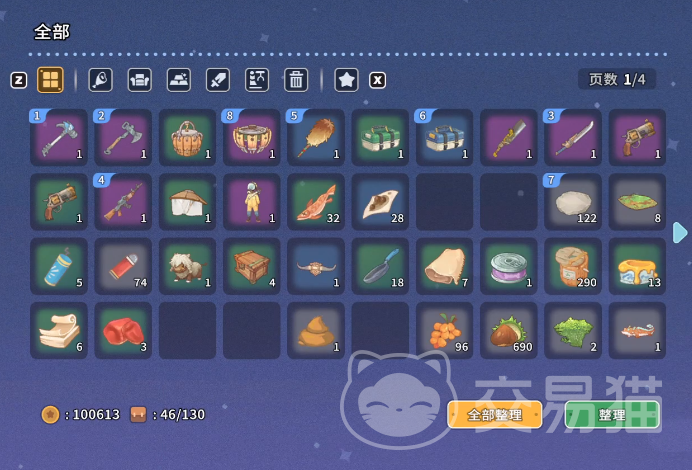Choose the red meat slot
This screenshot has width=692, height=470.
coord(123,331)
